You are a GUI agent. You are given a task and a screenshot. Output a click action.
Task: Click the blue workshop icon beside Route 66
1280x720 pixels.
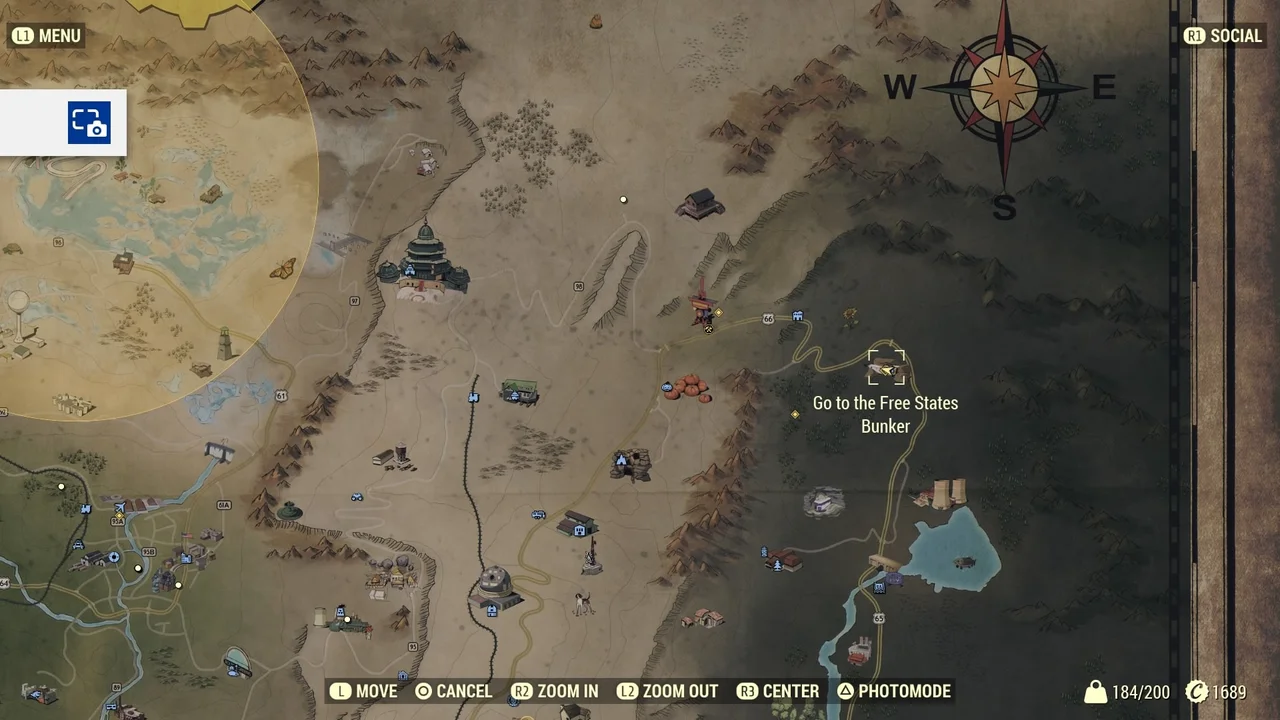click(797, 315)
